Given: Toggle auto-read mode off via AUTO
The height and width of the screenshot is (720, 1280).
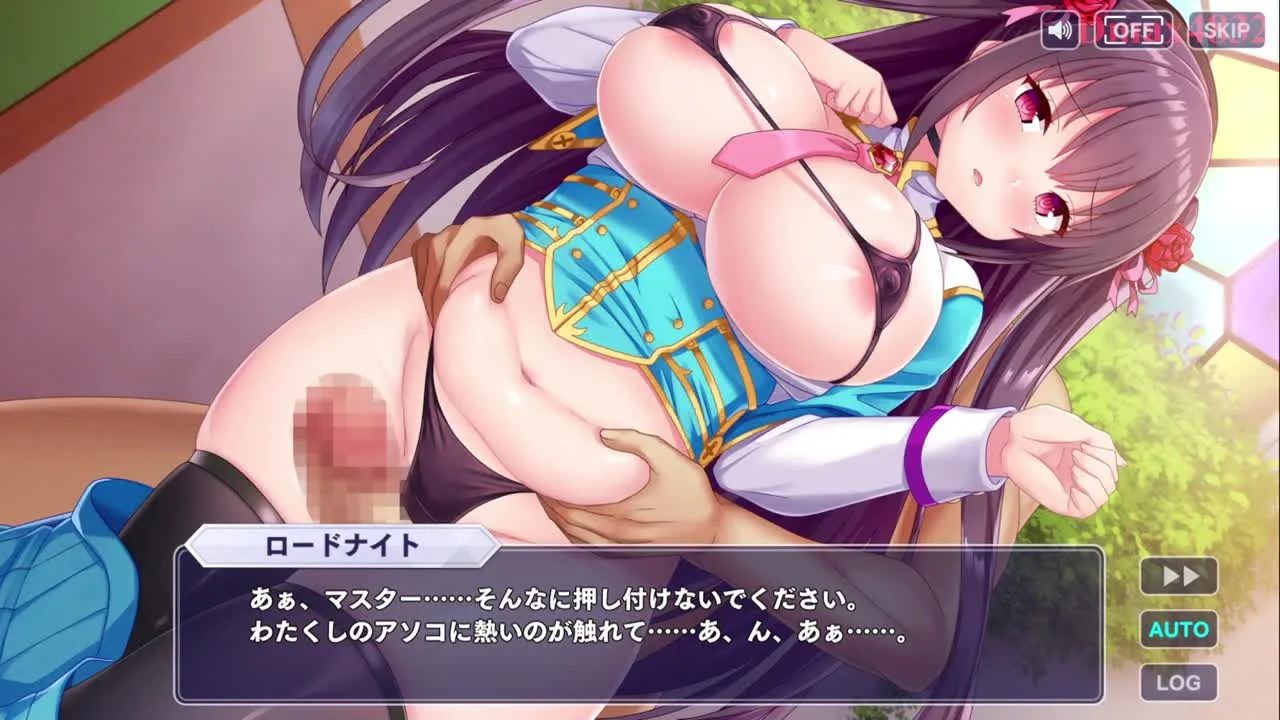Looking at the screenshot, I should 1178,629.
